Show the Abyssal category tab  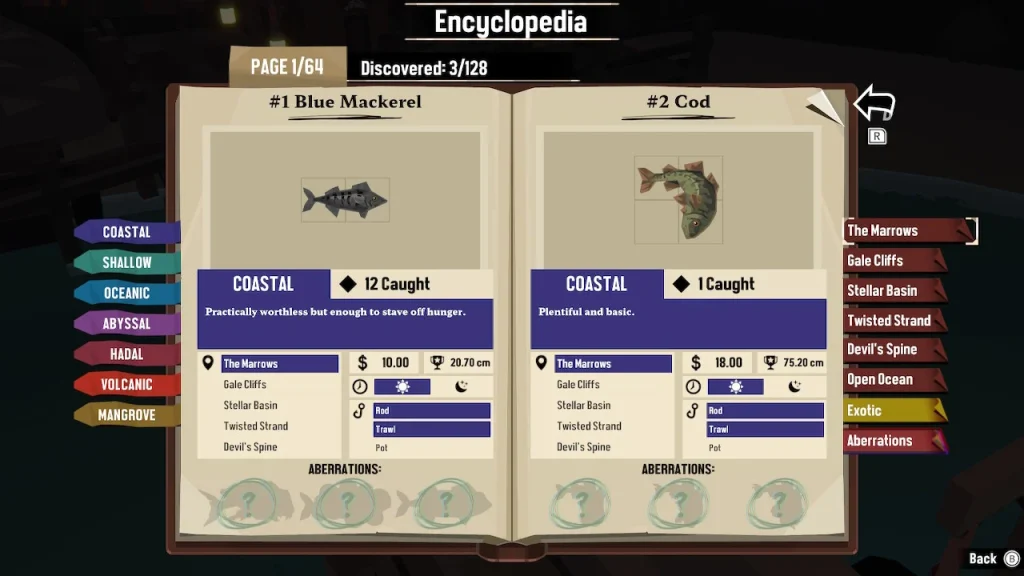[127, 324]
